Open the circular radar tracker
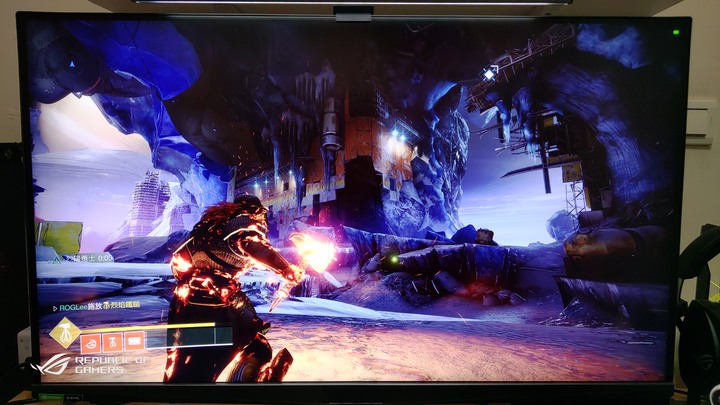This screenshot has width=720, height=405. coord(72,65)
